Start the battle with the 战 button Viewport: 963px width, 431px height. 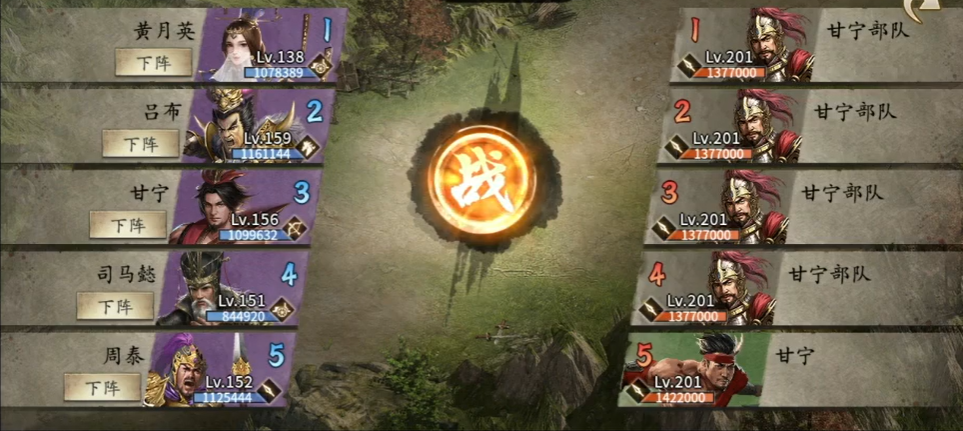[x=482, y=178]
